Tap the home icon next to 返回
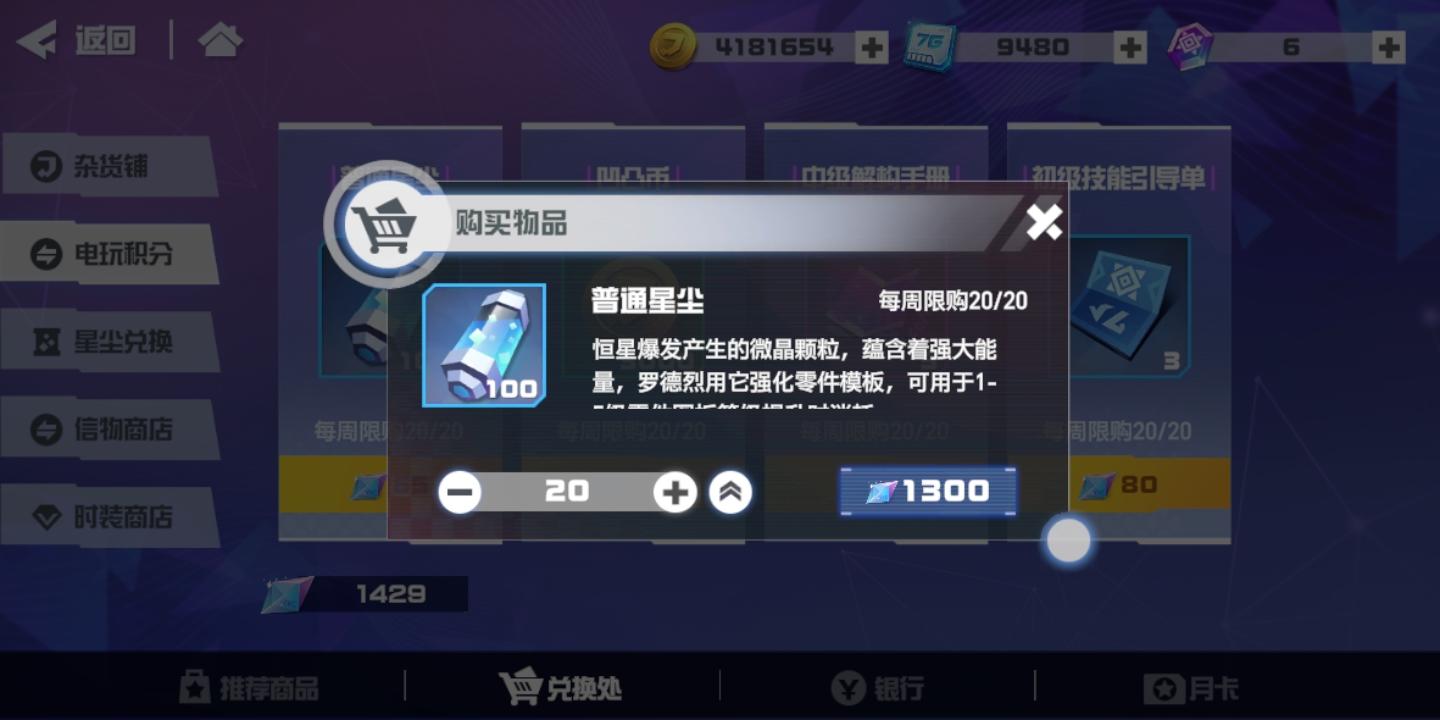1440x720 pixels. pos(220,40)
